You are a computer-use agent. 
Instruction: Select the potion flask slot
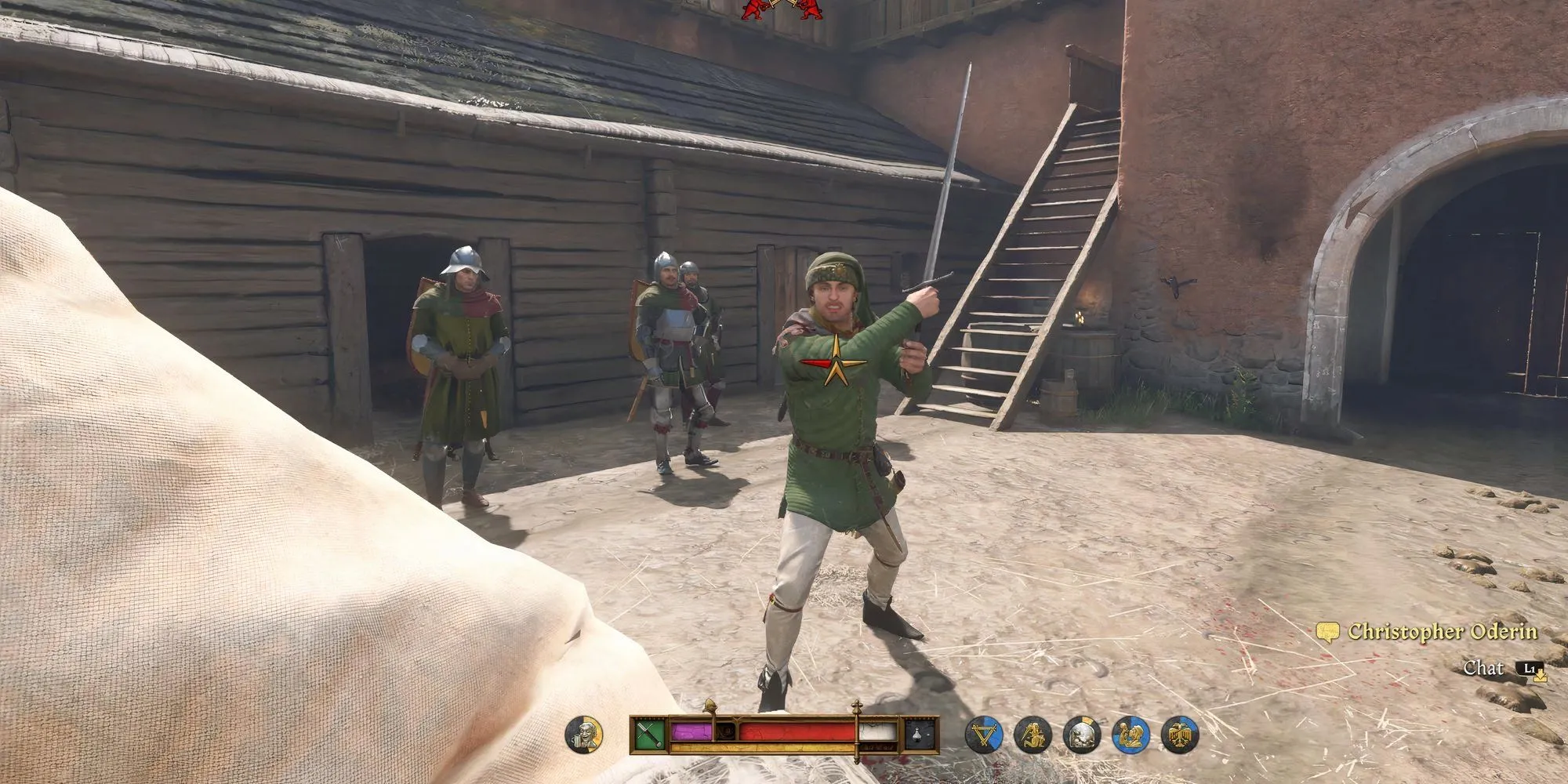919,735
